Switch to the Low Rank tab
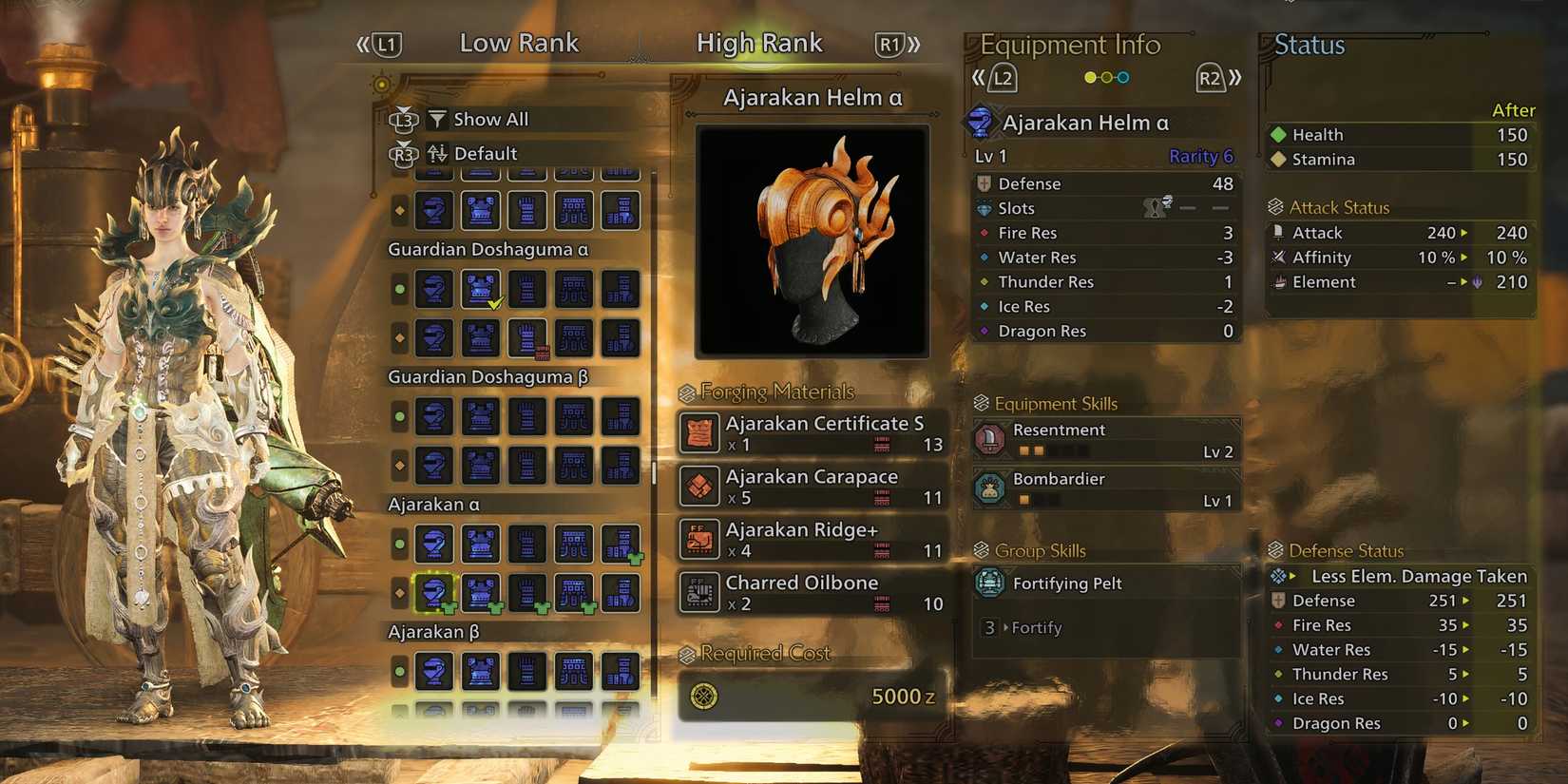This screenshot has height=784, width=1568. tap(519, 42)
